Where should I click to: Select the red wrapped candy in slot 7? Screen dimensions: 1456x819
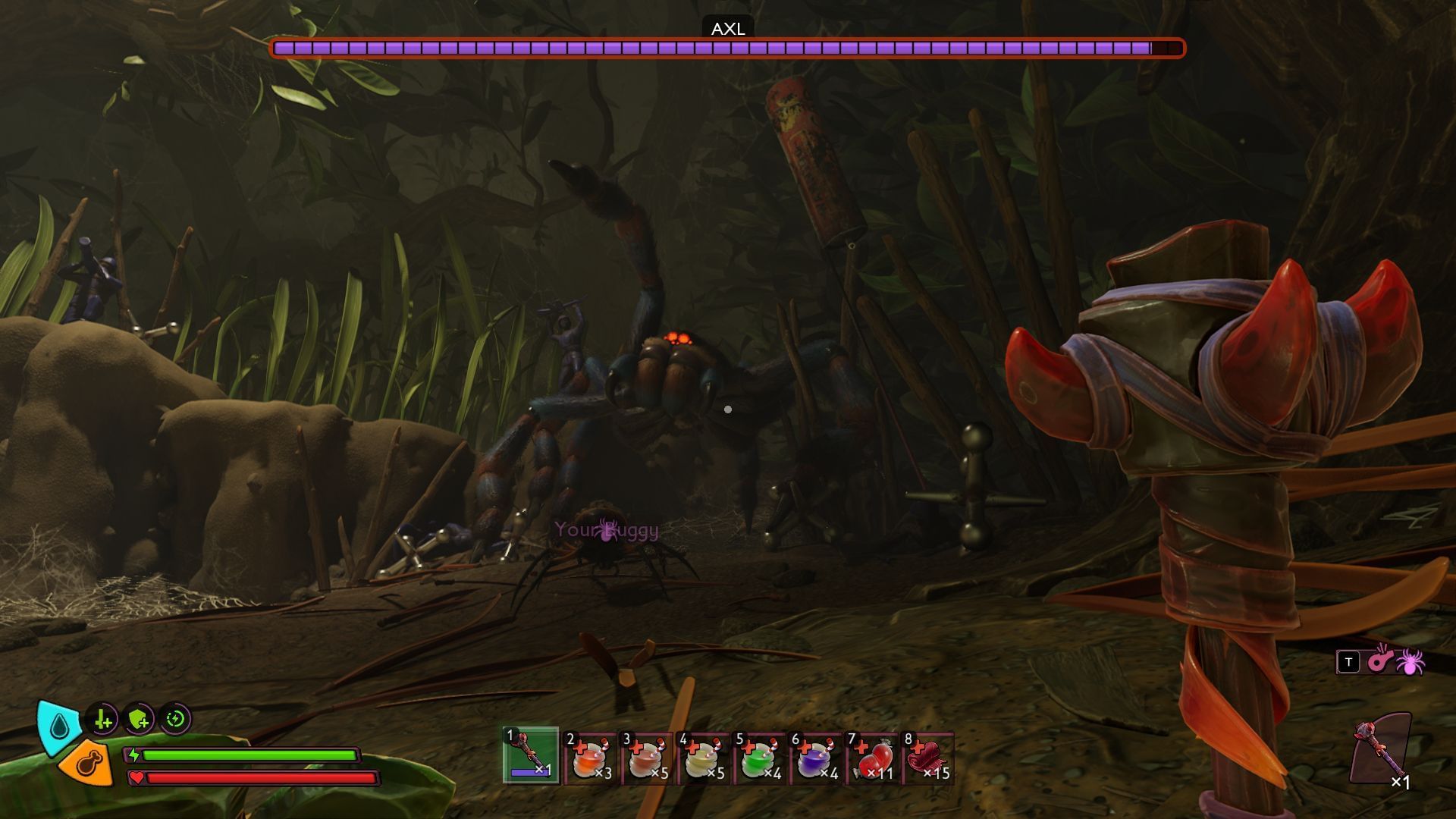(872, 757)
